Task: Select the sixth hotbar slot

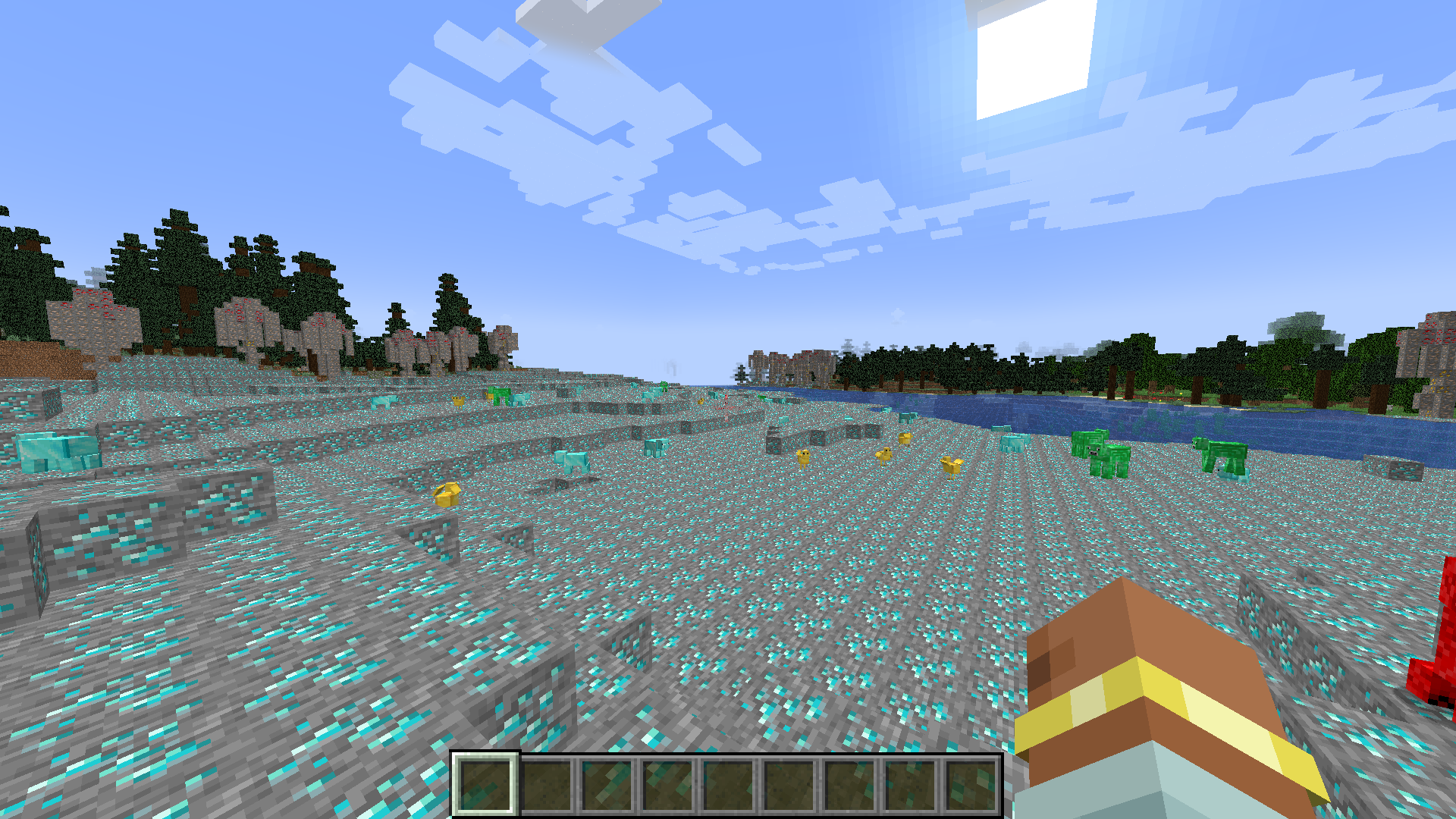Action: tap(787, 786)
